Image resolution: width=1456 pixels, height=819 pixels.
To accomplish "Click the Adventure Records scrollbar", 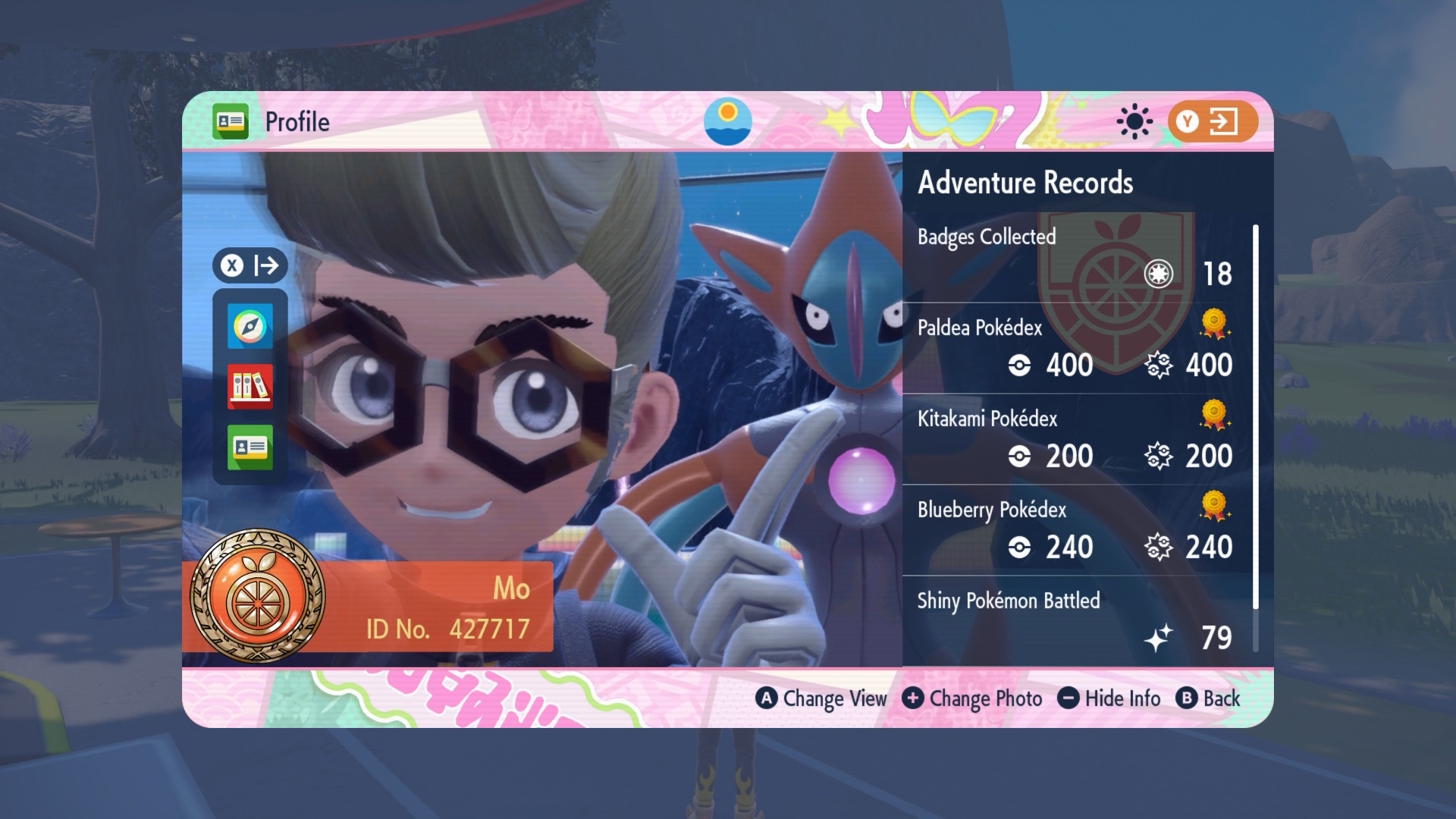I will coord(1255,417).
